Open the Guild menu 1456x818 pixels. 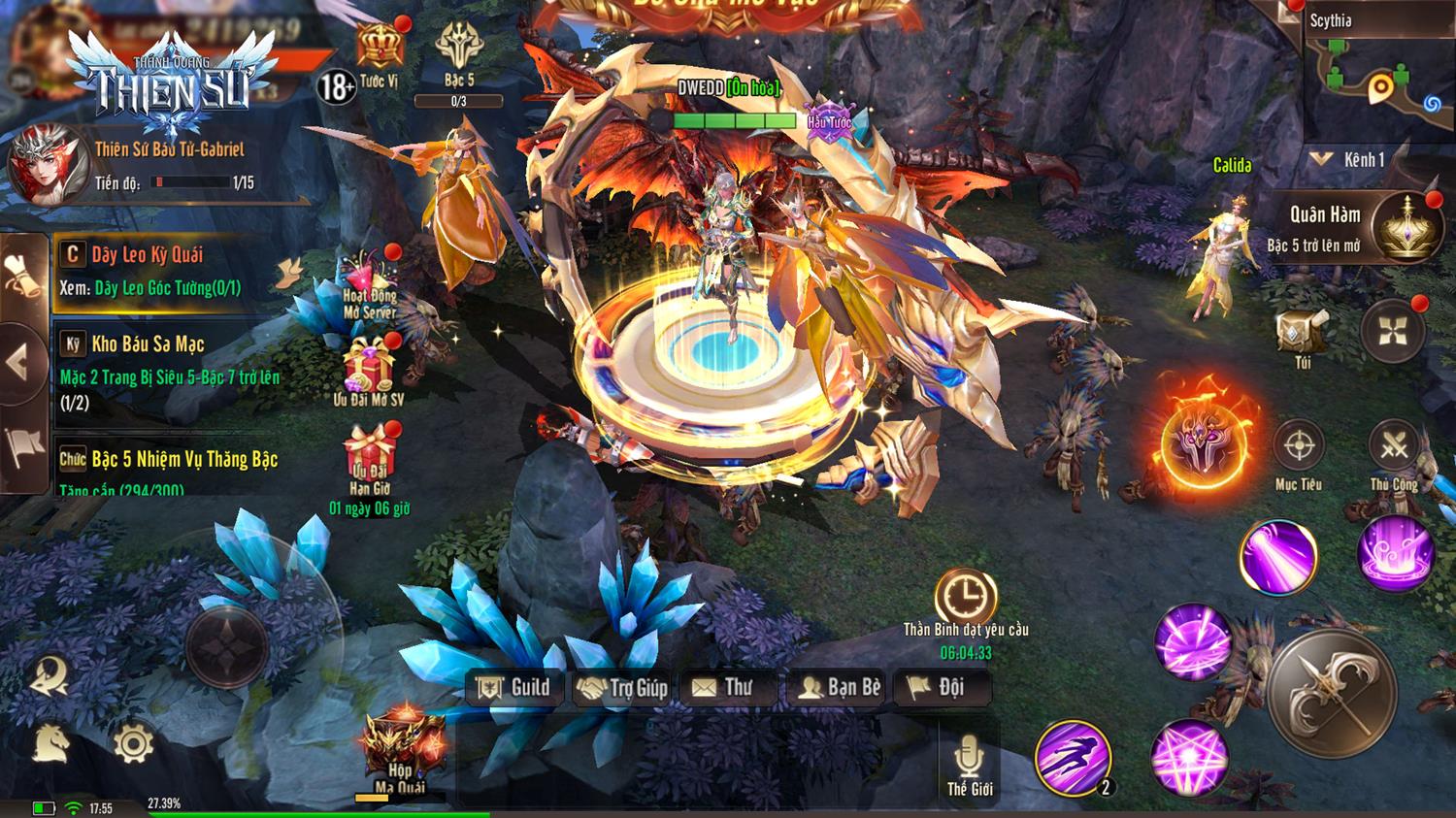514,688
